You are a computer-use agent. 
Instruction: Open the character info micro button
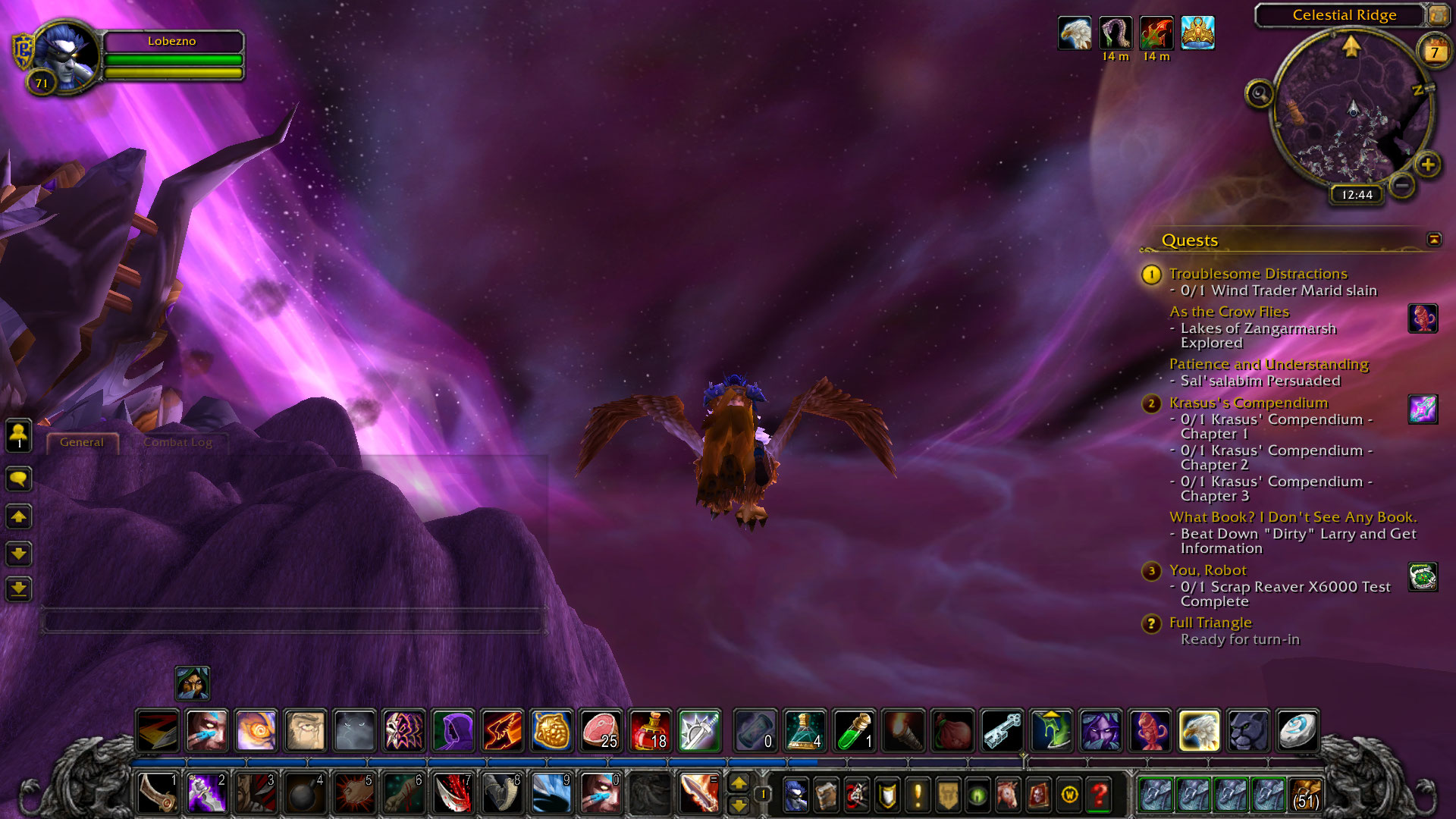coord(795,795)
